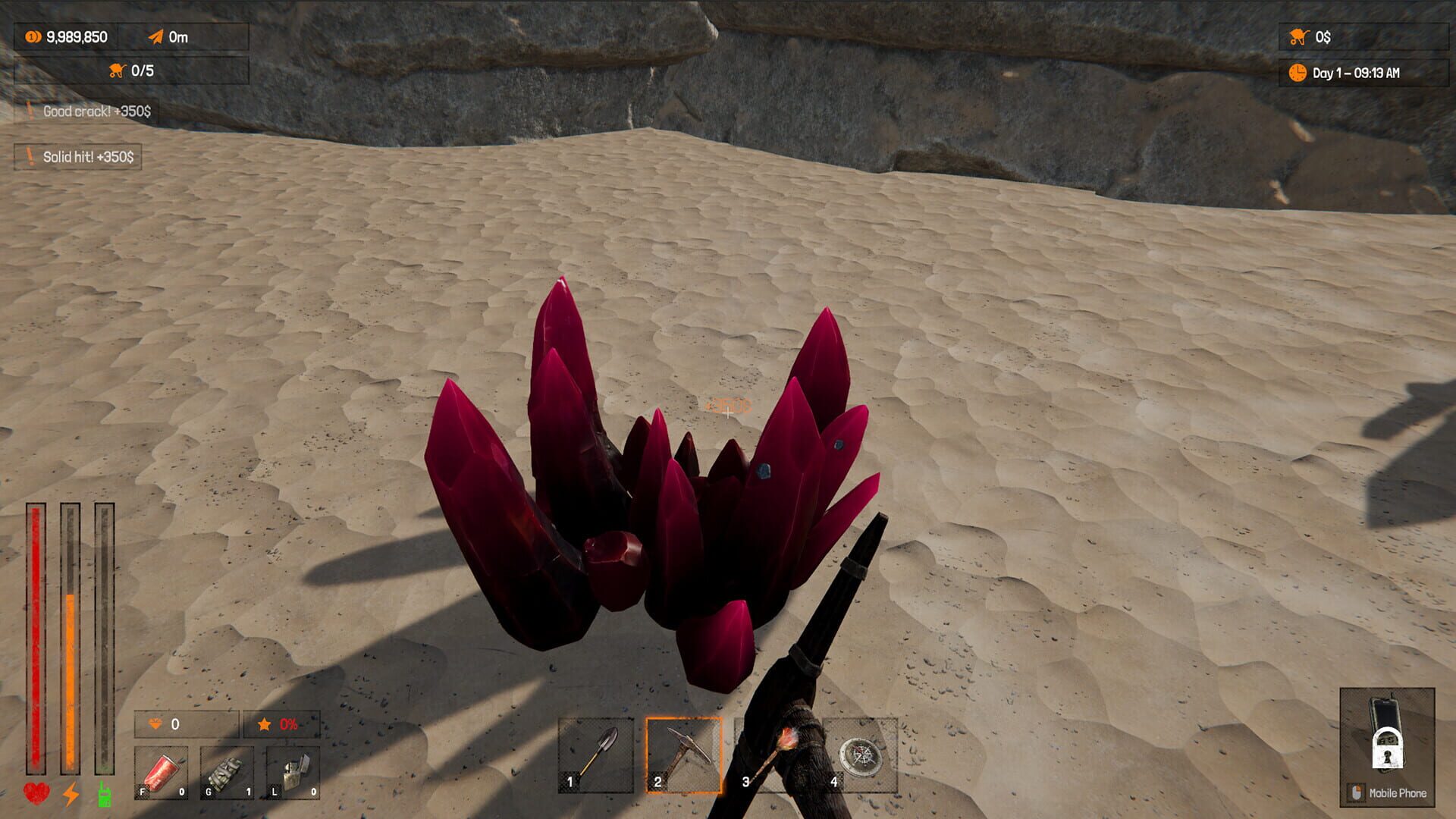Dismiss the Solid hit! +350$ notification
The image size is (1456, 819).
click(79, 158)
